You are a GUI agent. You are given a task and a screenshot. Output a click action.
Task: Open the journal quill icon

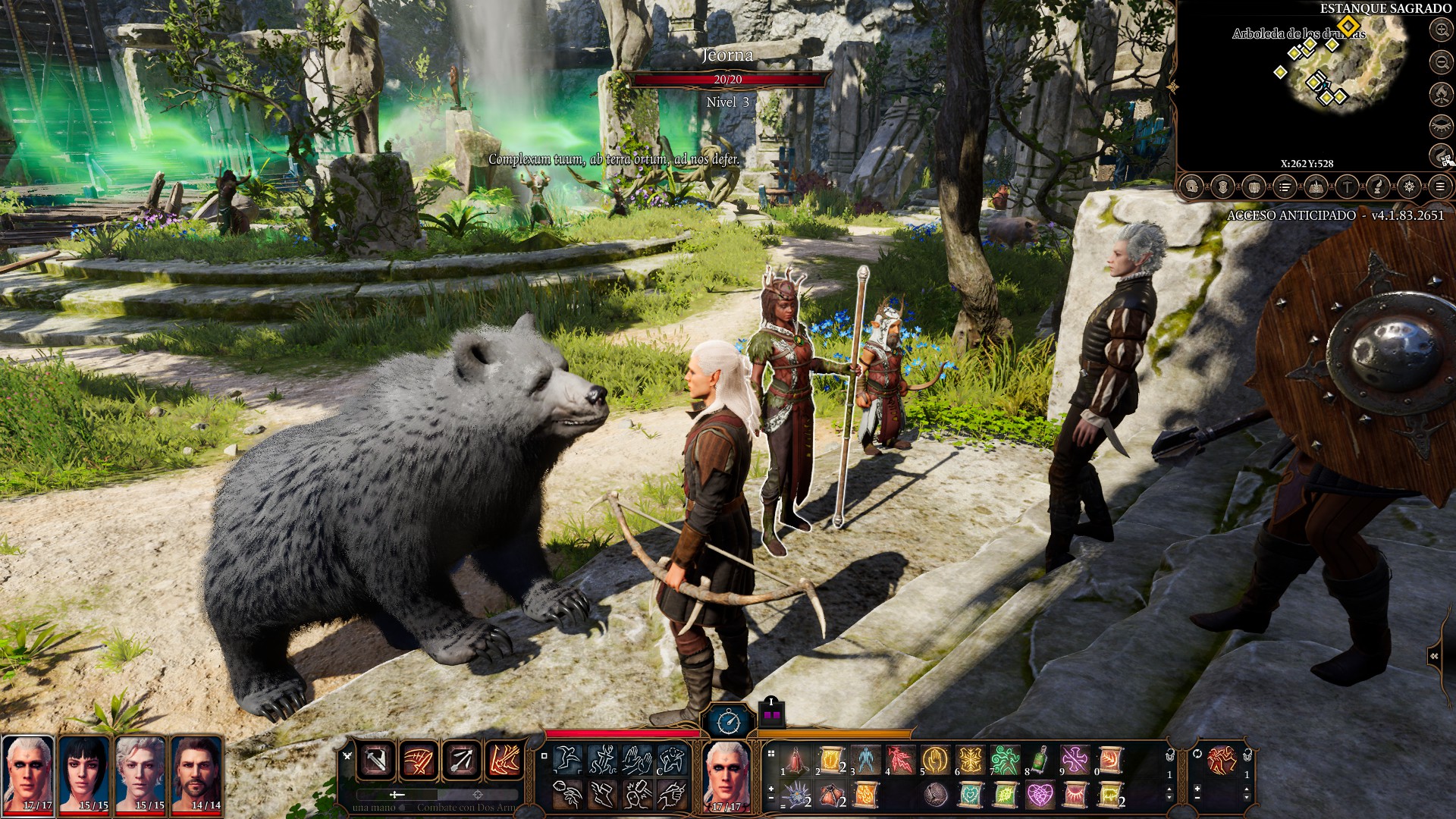coord(1378,187)
